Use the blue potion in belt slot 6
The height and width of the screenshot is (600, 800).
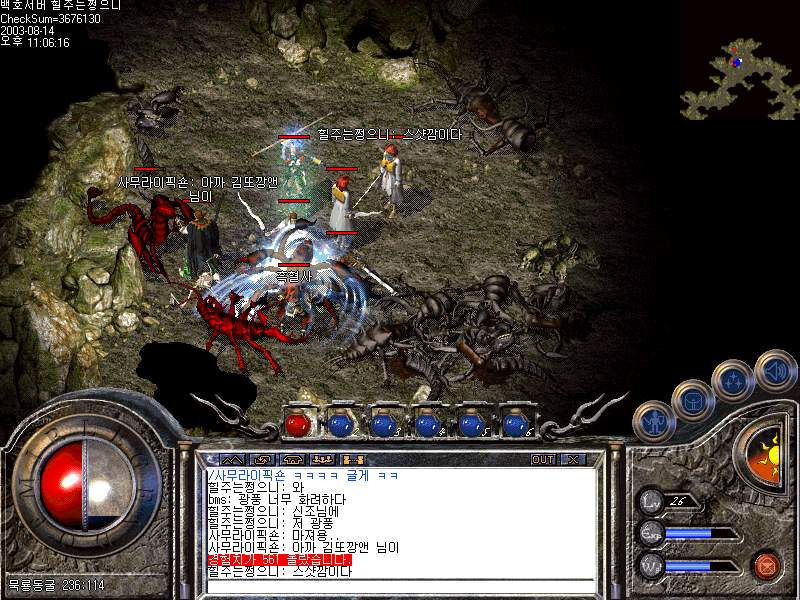click(515, 424)
